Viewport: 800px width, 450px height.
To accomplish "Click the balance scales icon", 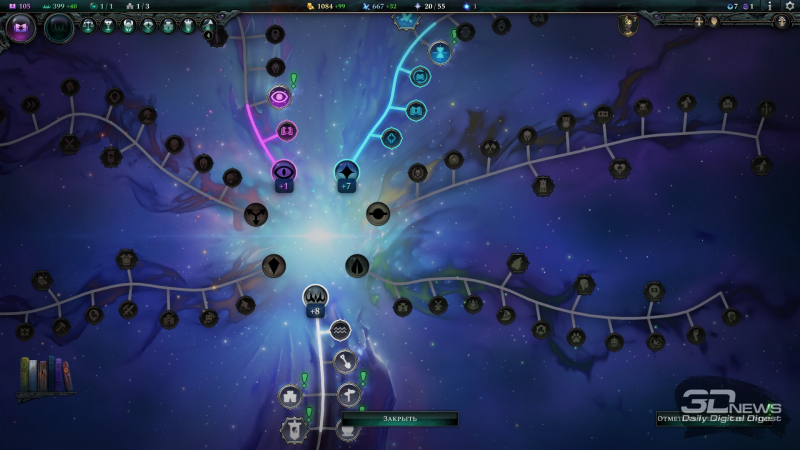I will click(89, 26).
